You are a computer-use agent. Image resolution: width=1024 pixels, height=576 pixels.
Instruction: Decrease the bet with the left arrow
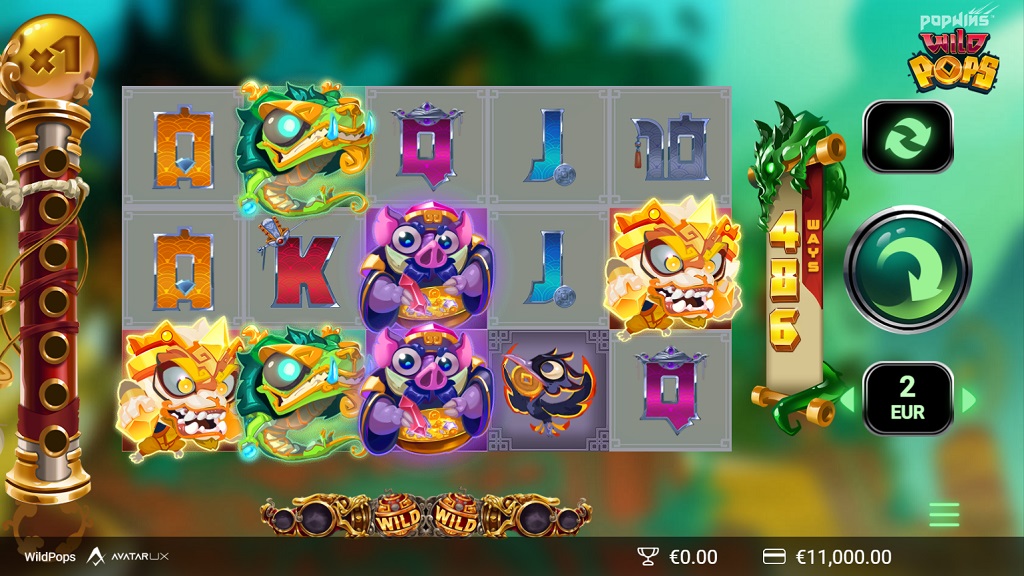[x=847, y=400]
